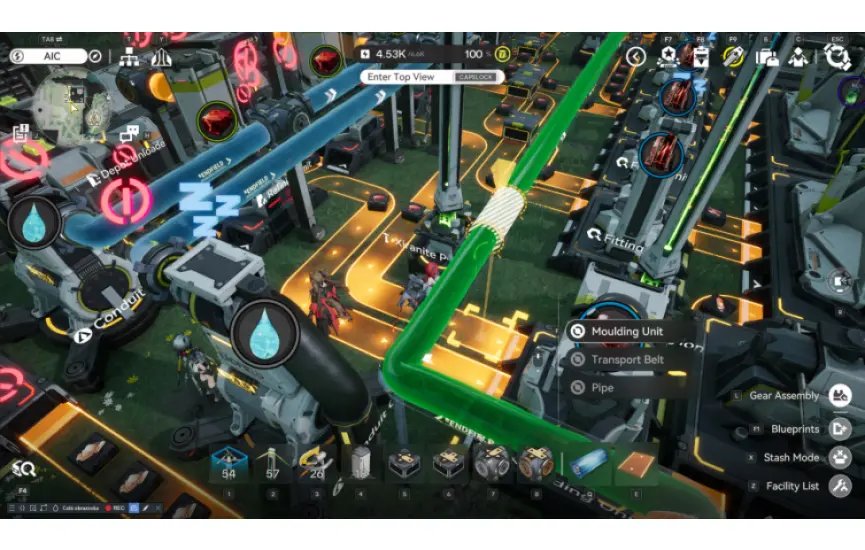
Task: Open Gear Assembly
Action: coord(840,396)
